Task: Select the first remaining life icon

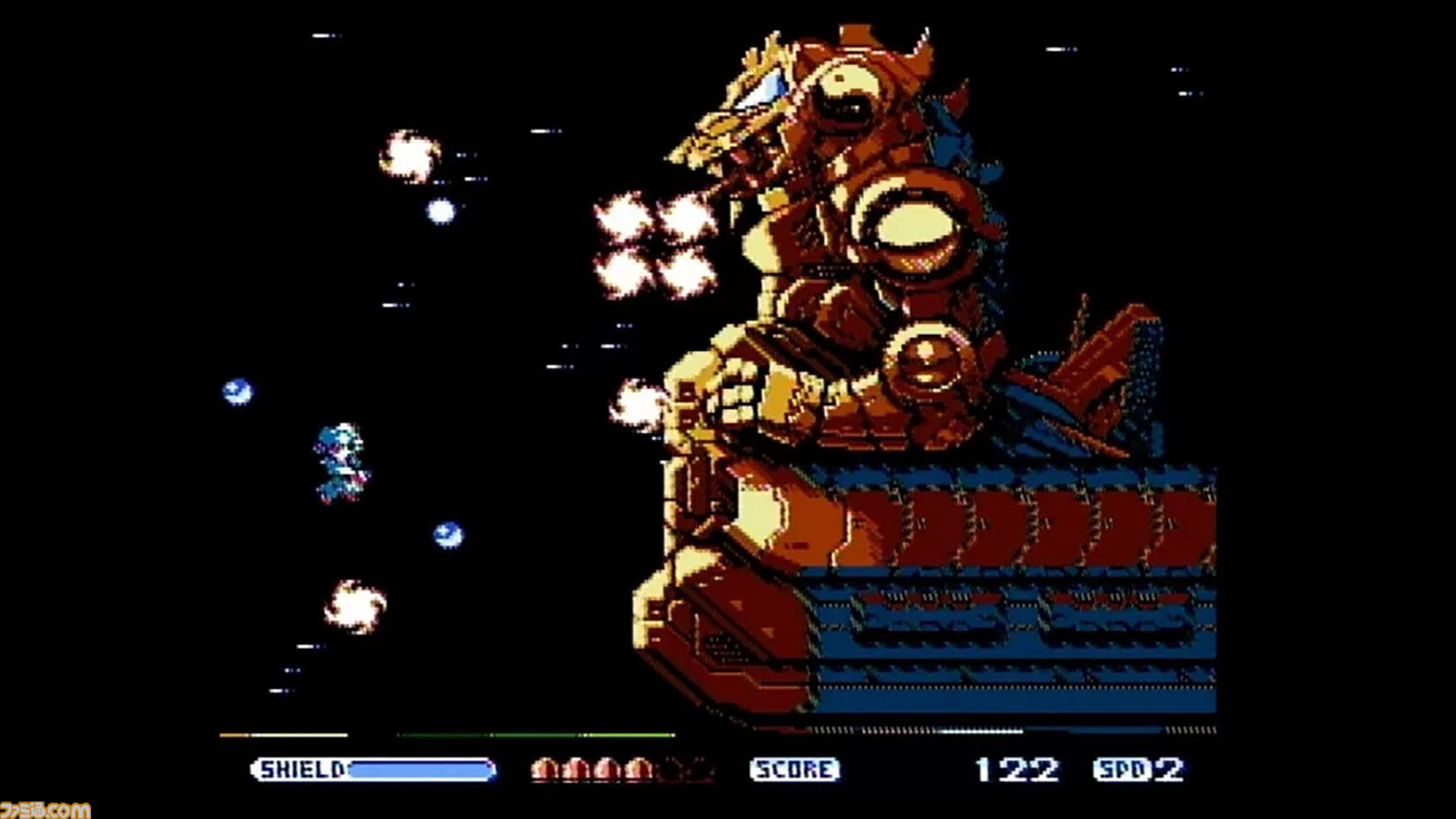Action: tap(544, 767)
